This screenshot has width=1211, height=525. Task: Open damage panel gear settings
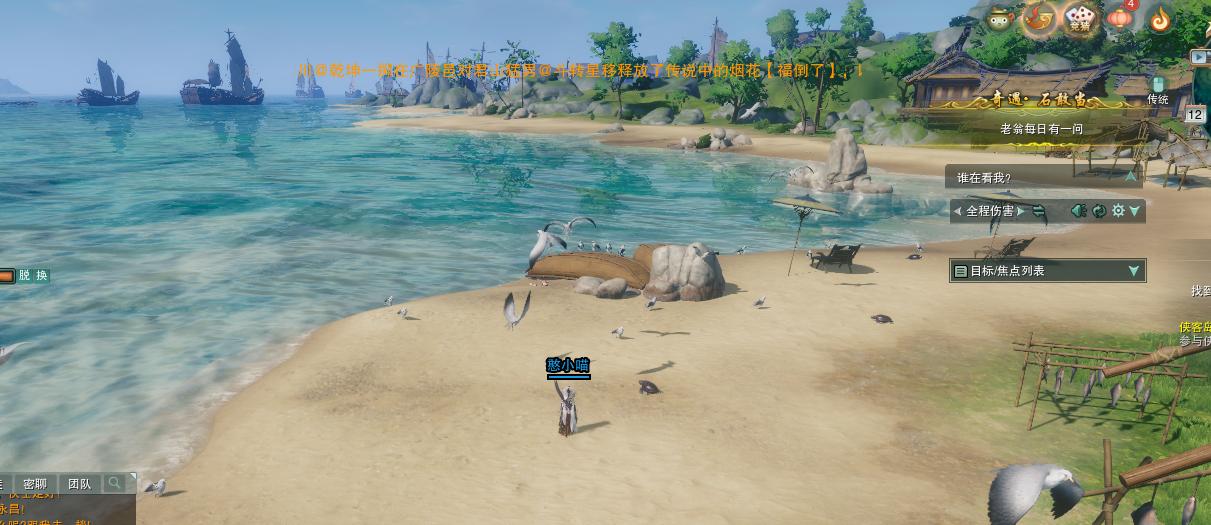pyautogui.click(x=1118, y=211)
